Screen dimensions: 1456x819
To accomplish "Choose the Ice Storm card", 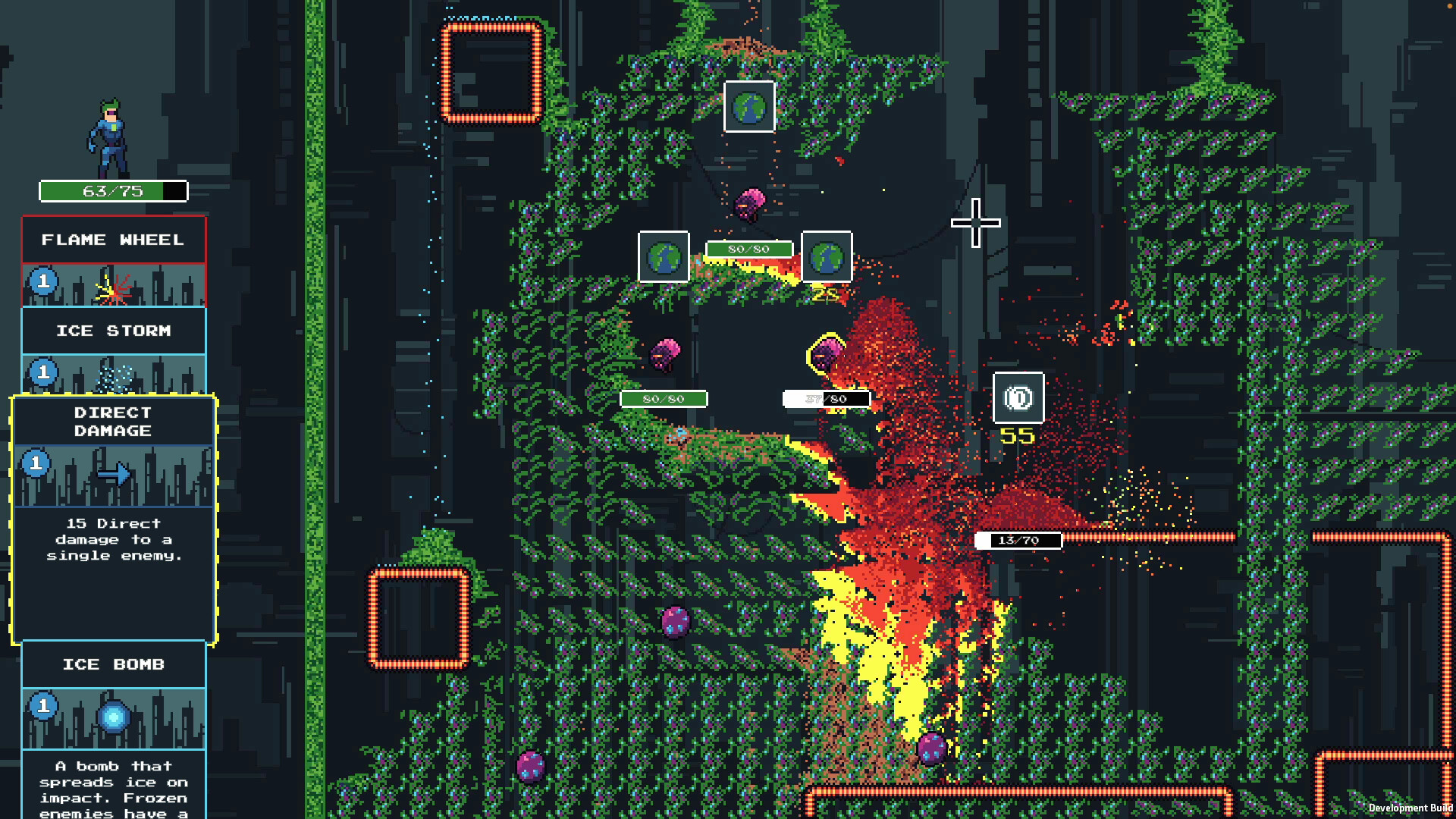I will 114,350.
